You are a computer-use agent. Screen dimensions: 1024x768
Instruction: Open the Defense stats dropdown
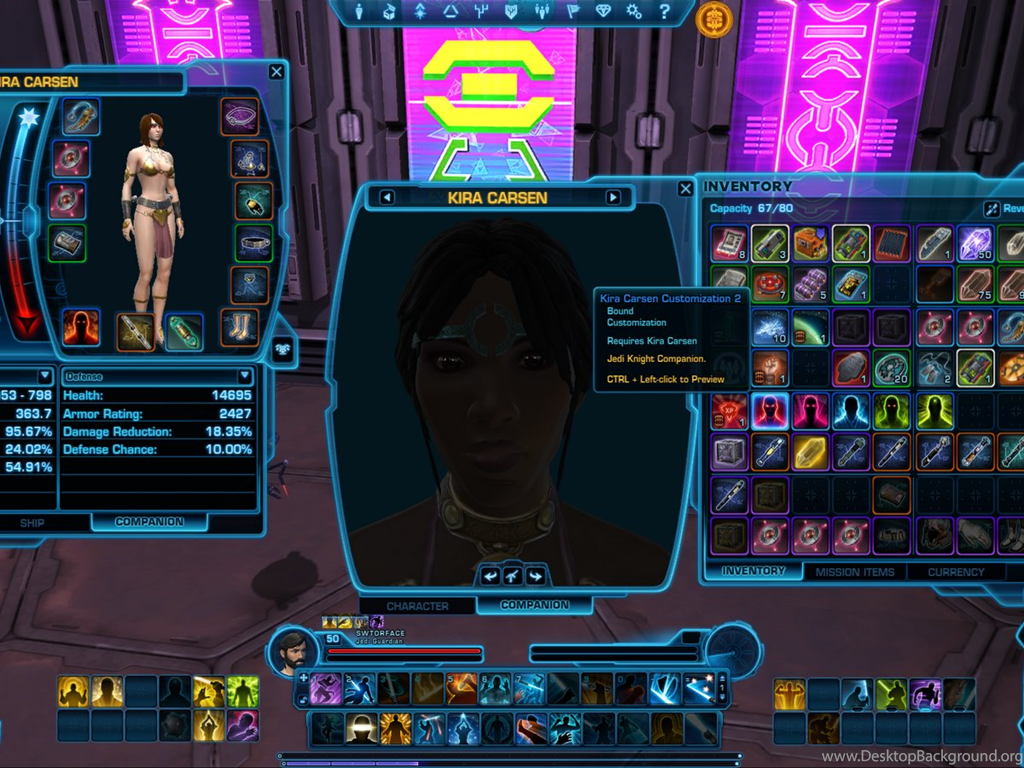click(x=245, y=376)
